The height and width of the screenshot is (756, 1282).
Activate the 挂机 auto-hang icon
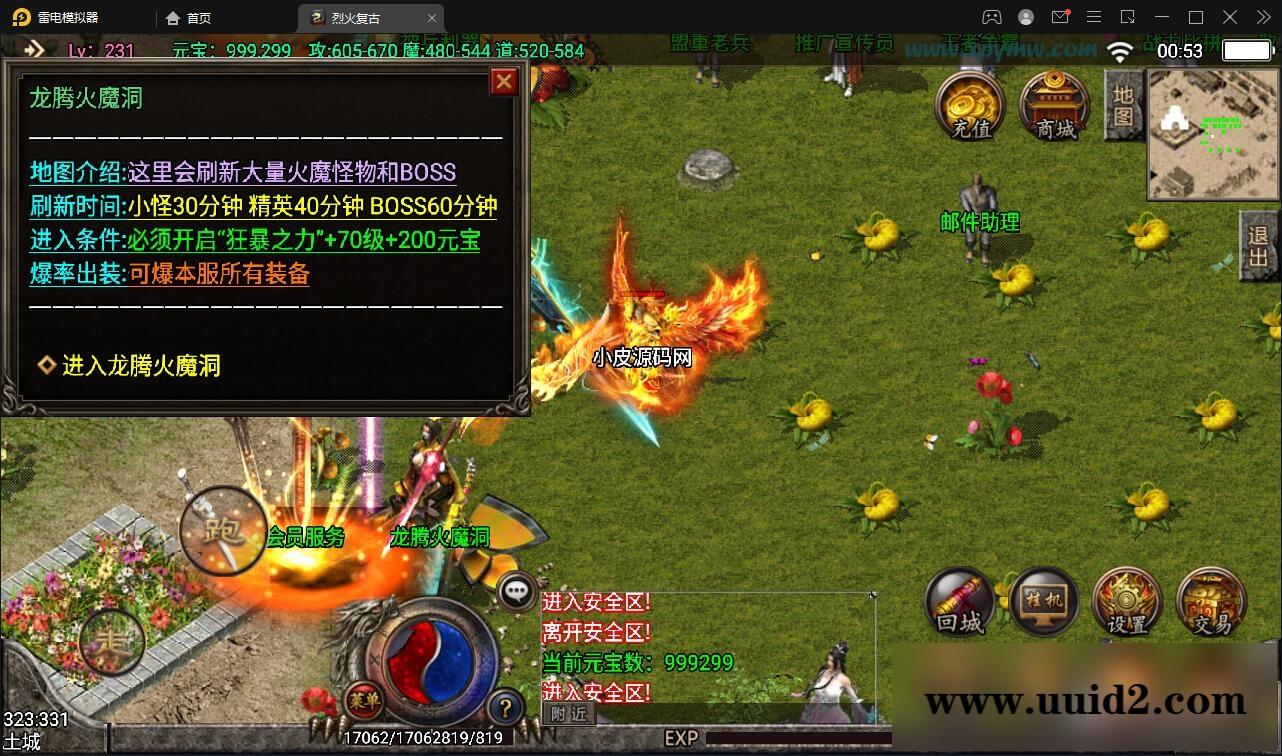tap(1042, 601)
